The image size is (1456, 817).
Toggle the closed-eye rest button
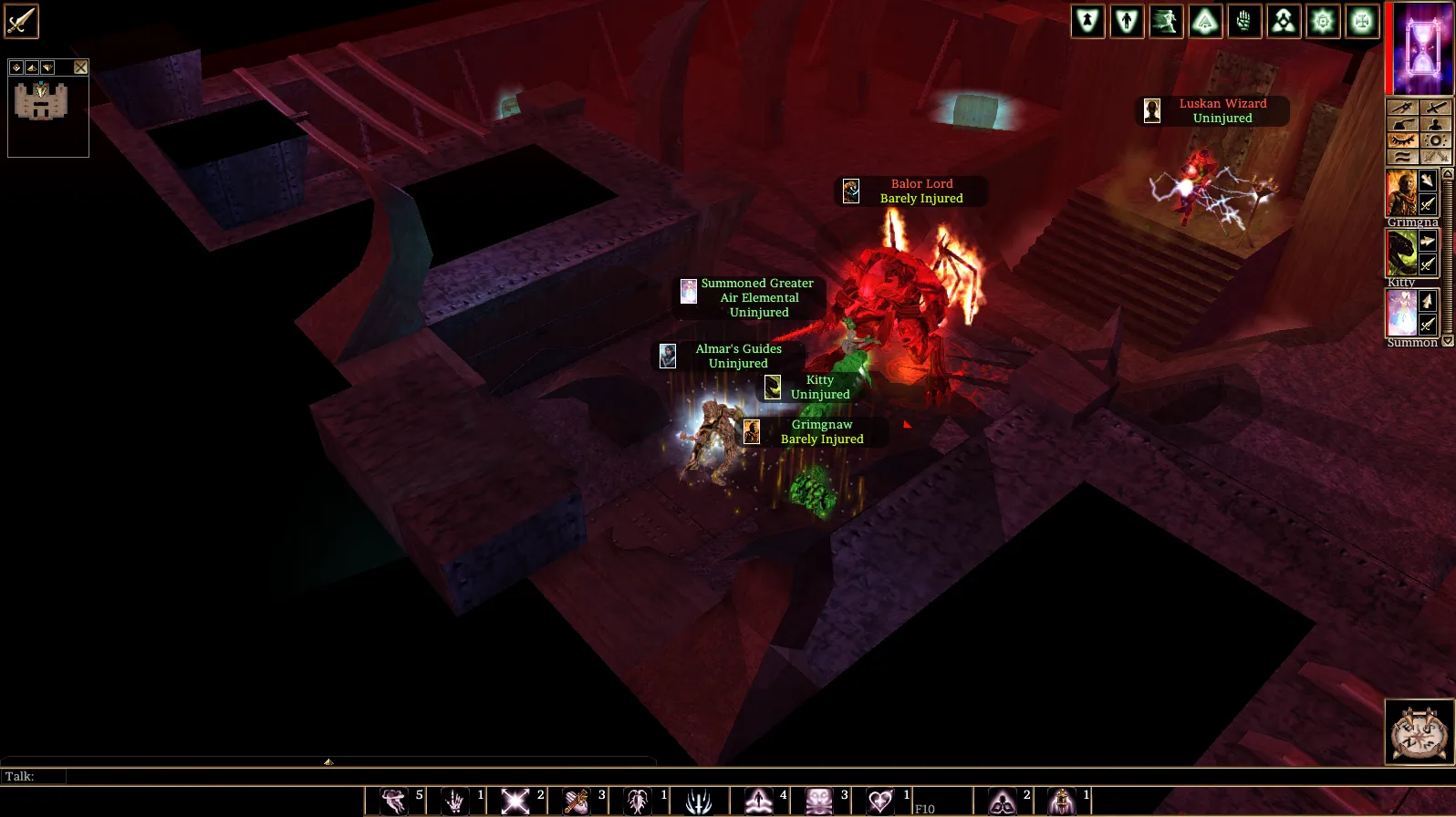click(1402, 140)
